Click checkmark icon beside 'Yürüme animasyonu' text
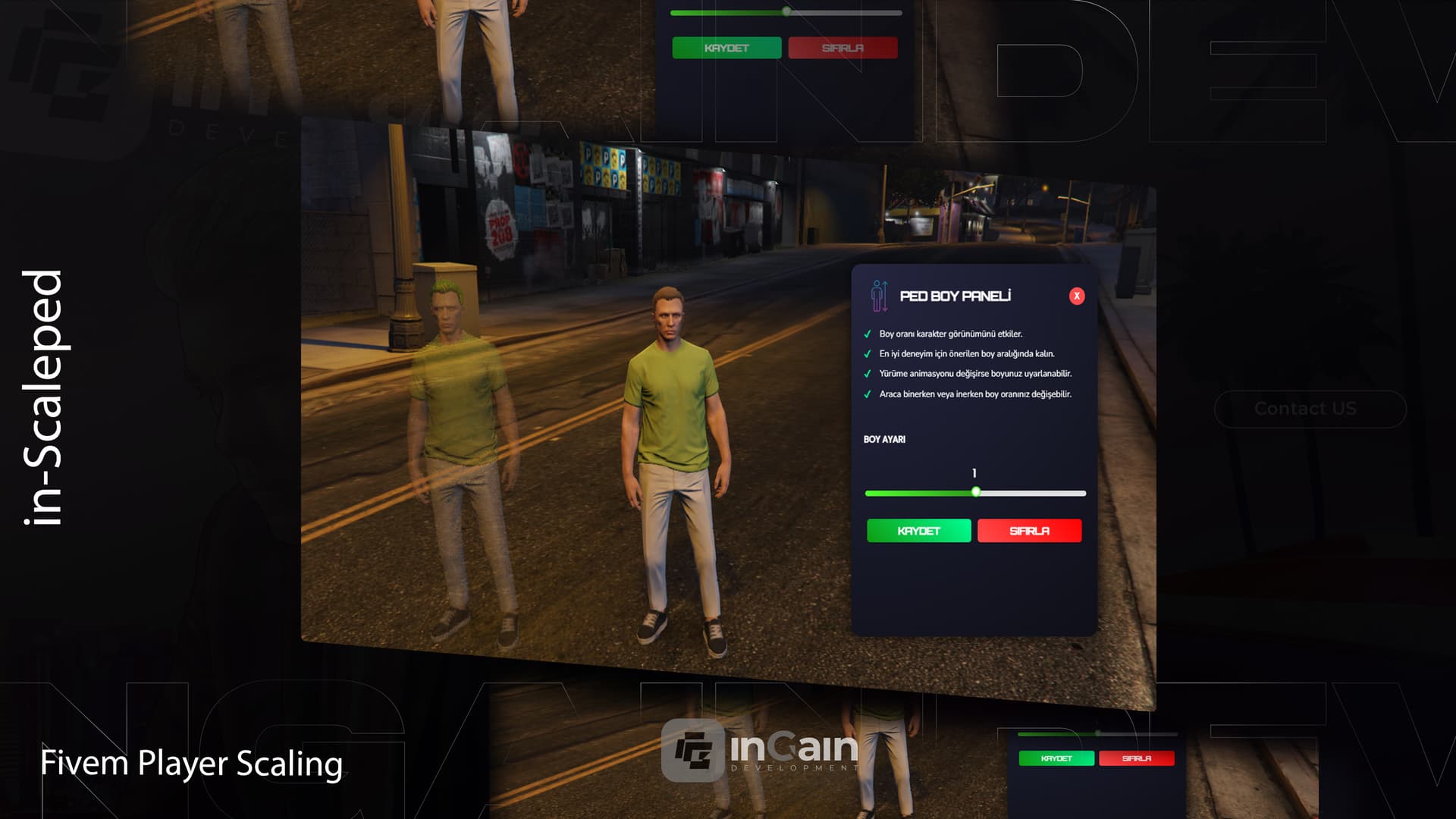This screenshot has height=819, width=1456. pyautogui.click(x=867, y=373)
